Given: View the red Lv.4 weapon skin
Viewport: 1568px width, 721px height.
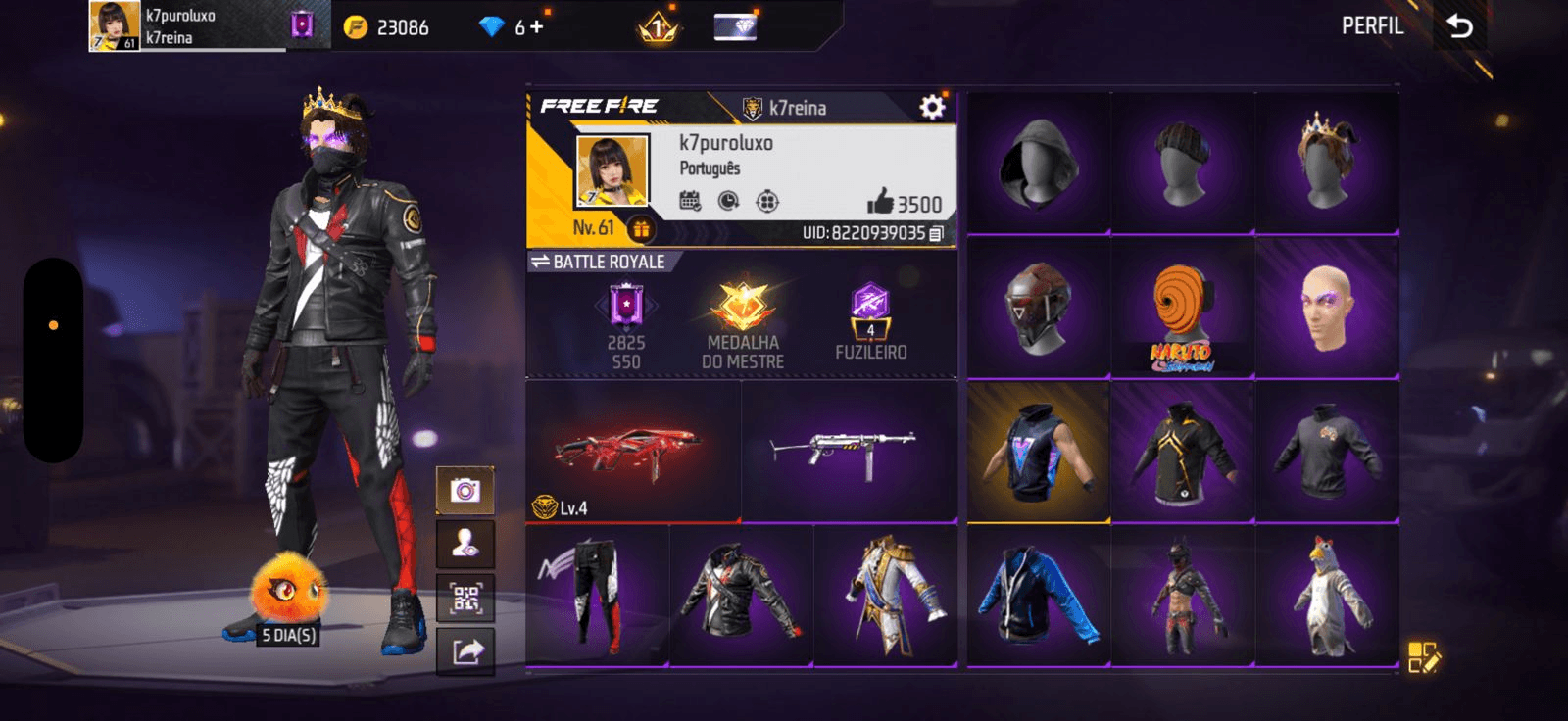Looking at the screenshot, I should click(x=632, y=451).
